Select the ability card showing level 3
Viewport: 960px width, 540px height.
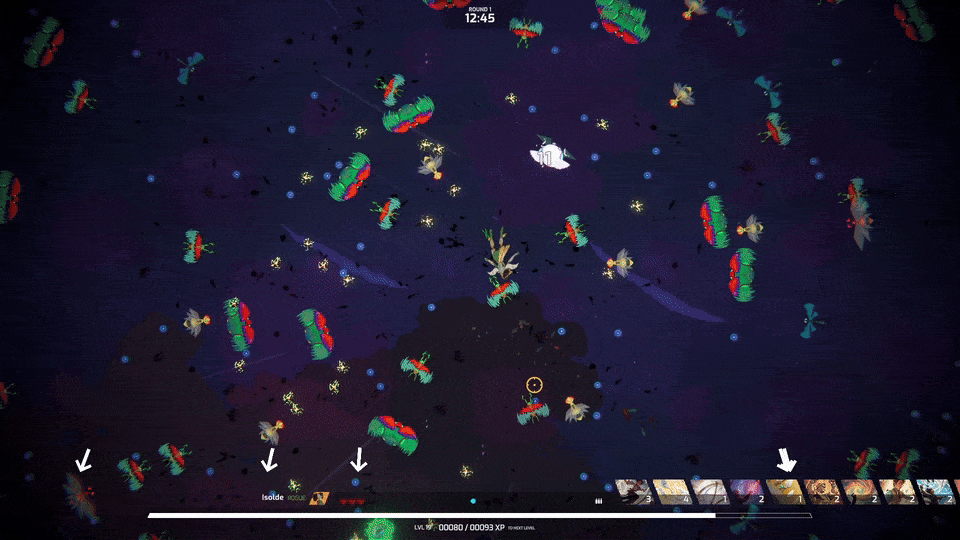(x=633, y=492)
